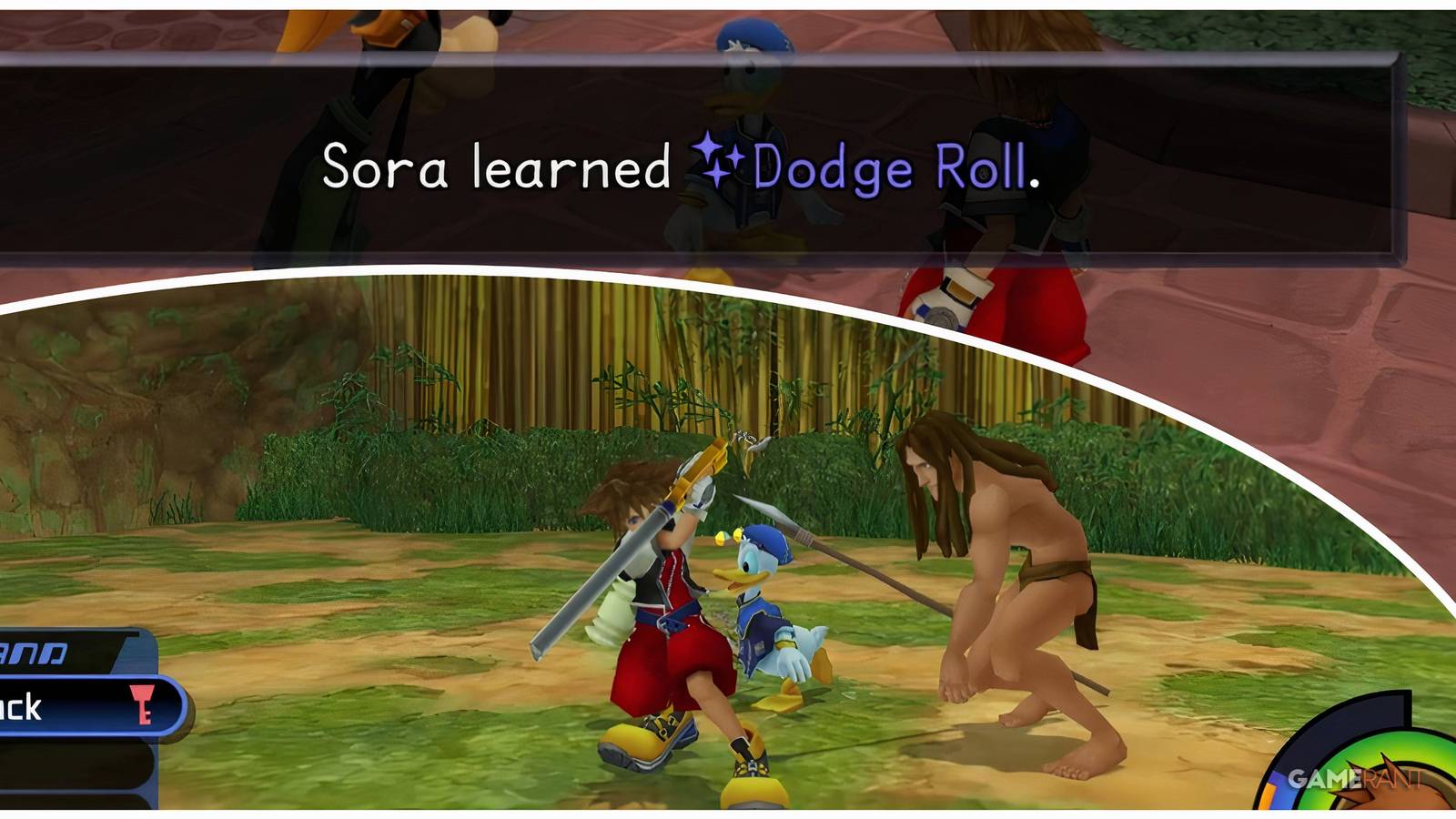
Task: Select the red Keyblade icon beside Attack
Action: [141, 703]
